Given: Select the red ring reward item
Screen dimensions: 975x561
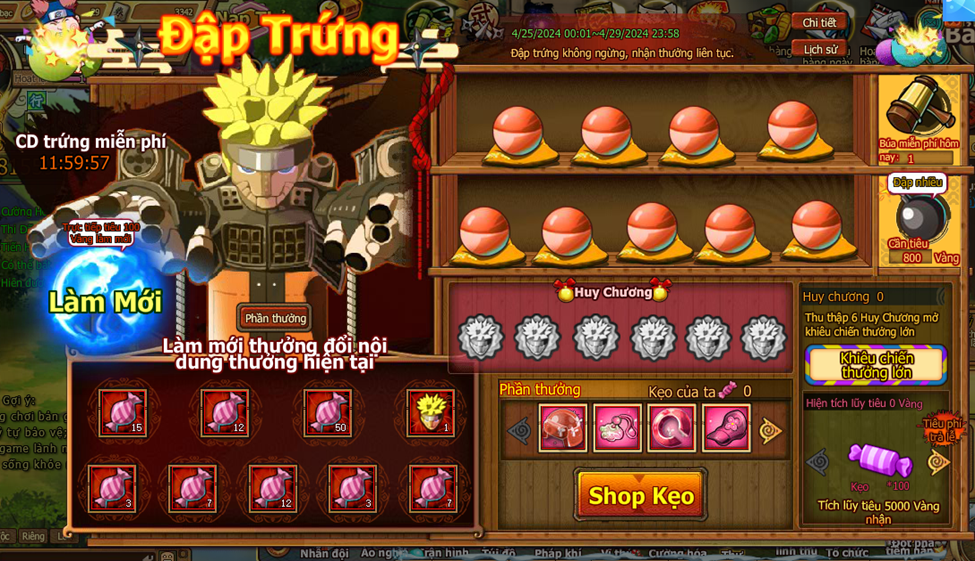Looking at the screenshot, I should 671,428.
